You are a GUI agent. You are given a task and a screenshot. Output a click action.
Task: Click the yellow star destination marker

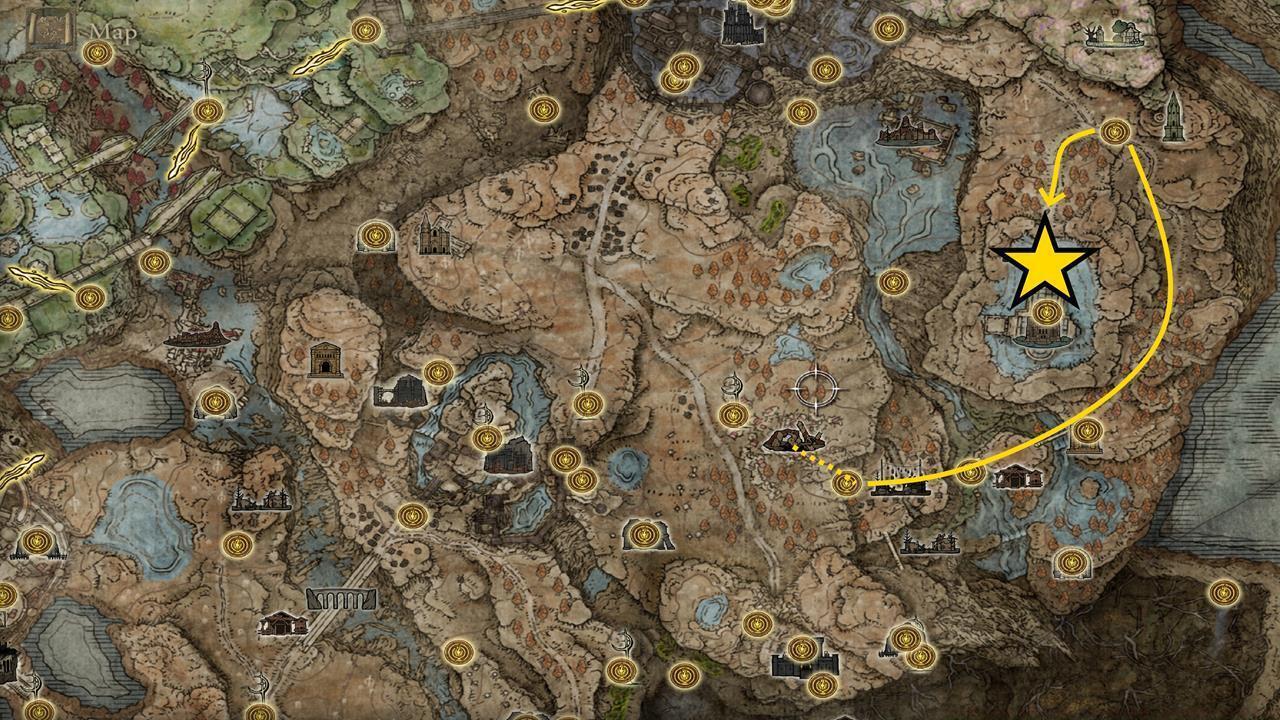(x=1044, y=266)
